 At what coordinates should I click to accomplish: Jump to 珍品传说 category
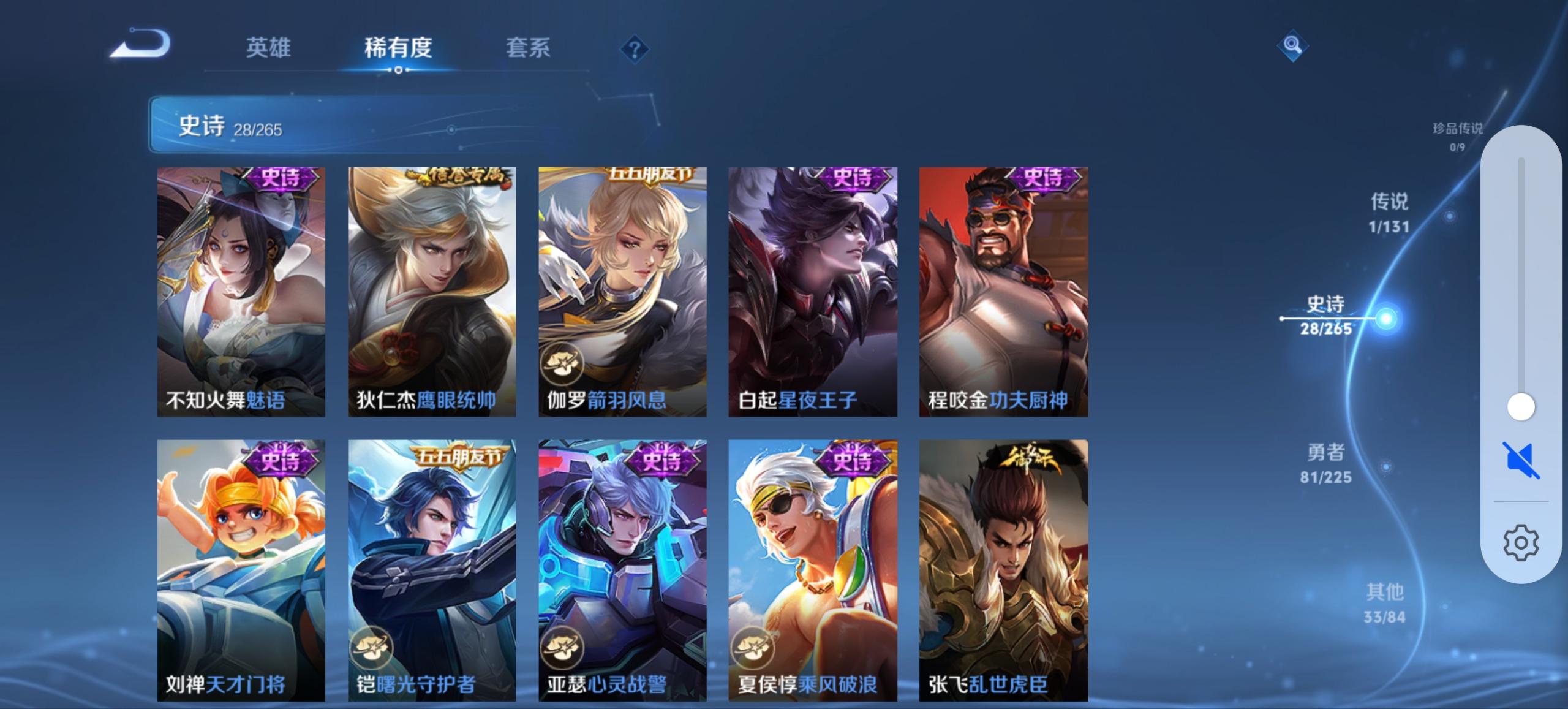coord(1458,131)
